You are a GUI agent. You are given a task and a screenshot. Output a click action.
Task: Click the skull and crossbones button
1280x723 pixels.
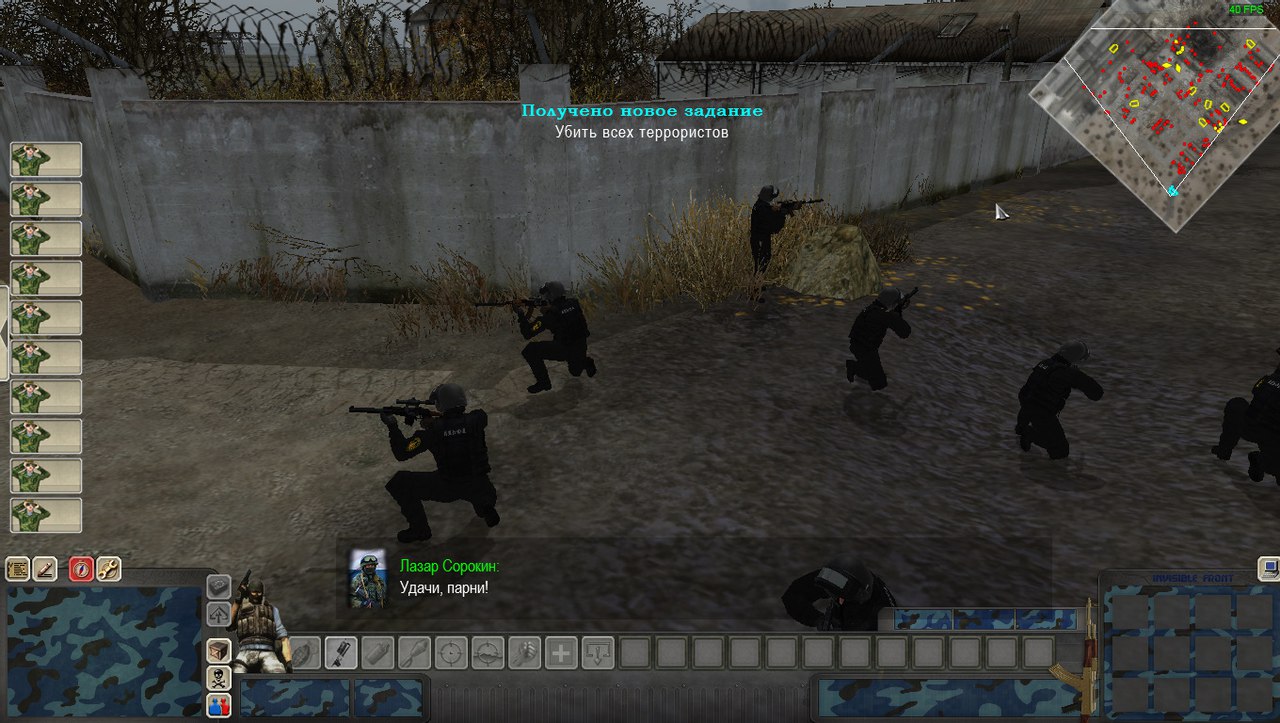tap(218, 679)
